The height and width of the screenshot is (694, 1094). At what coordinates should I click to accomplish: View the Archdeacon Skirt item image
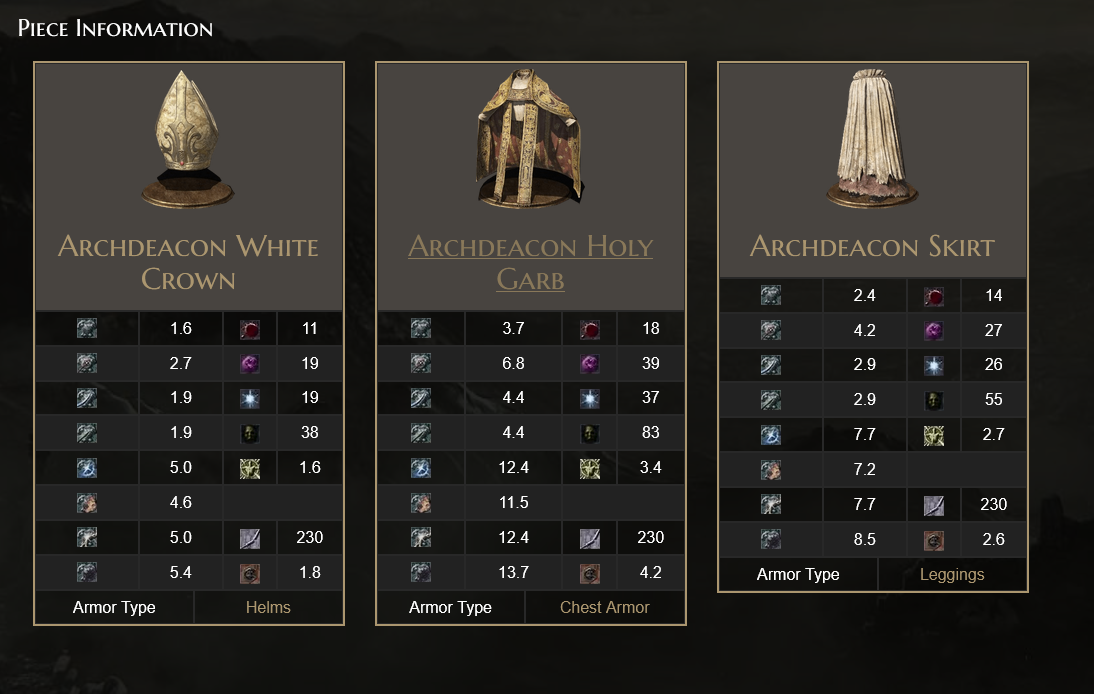872,139
